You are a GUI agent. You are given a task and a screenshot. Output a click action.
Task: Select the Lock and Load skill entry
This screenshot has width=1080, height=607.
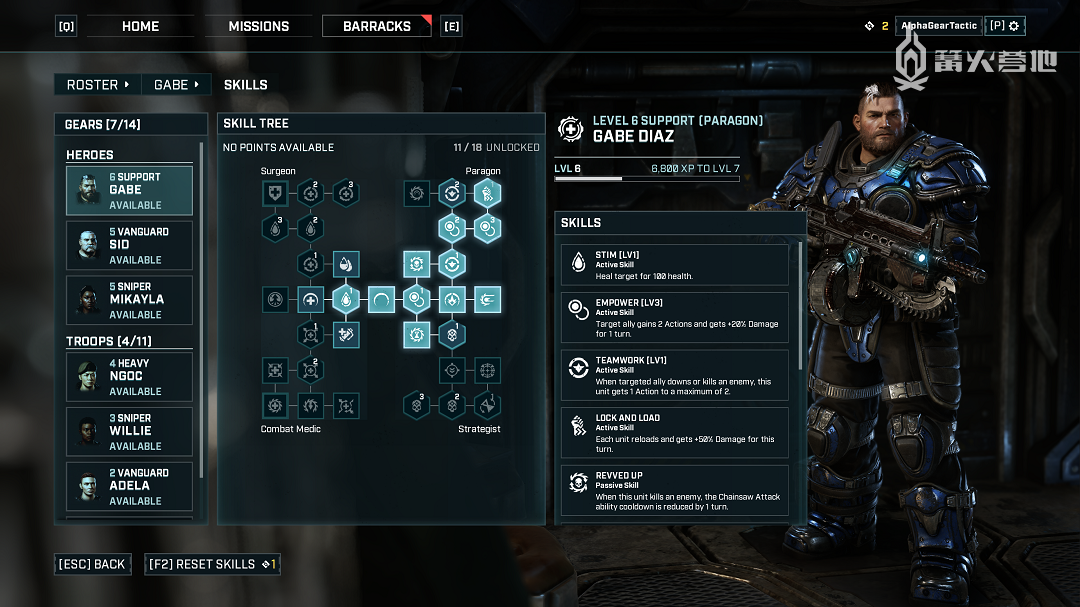(675, 432)
